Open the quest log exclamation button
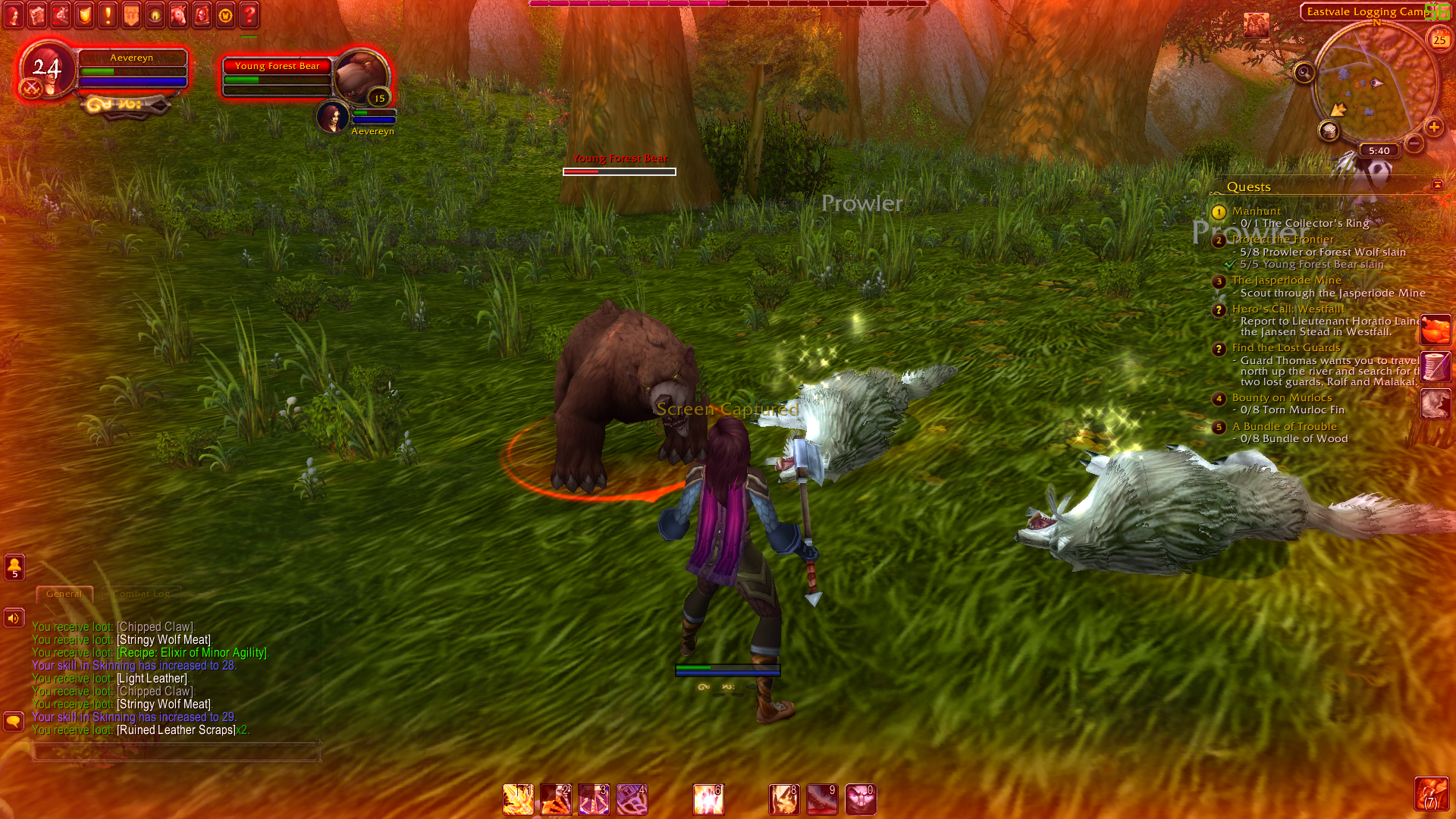 [108, 15]
